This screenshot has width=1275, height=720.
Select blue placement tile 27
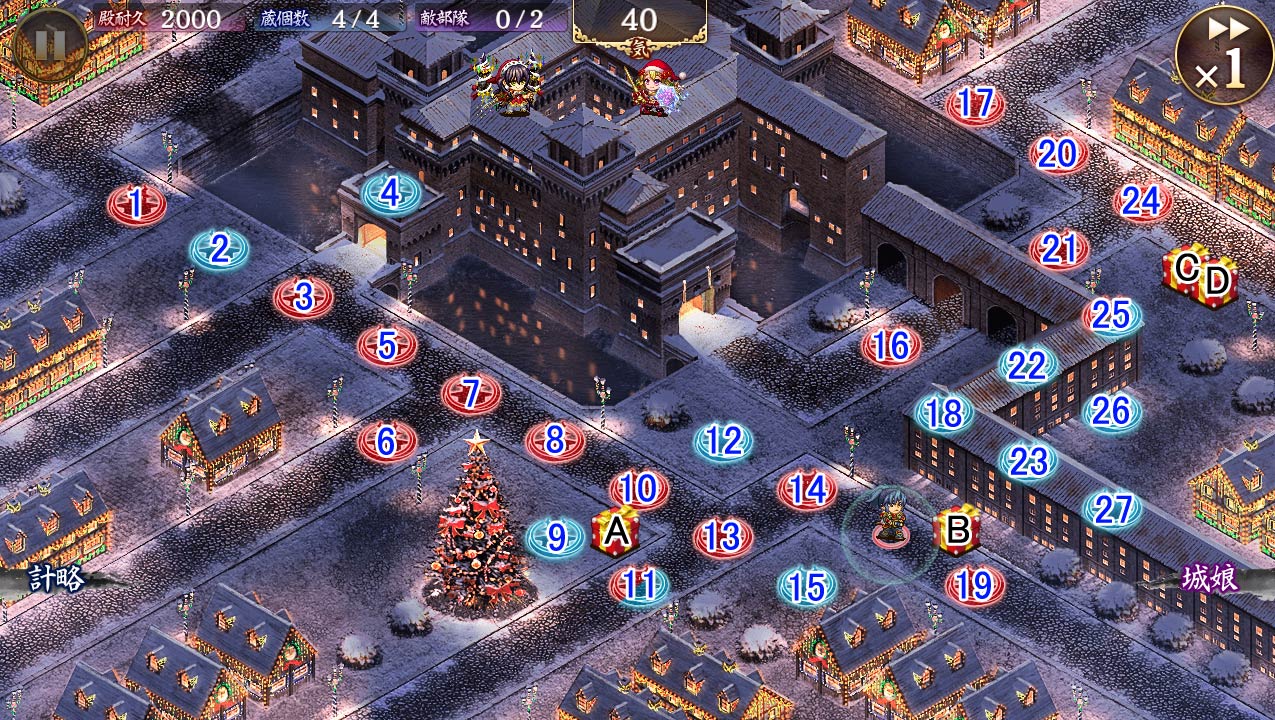(1112, 509)
